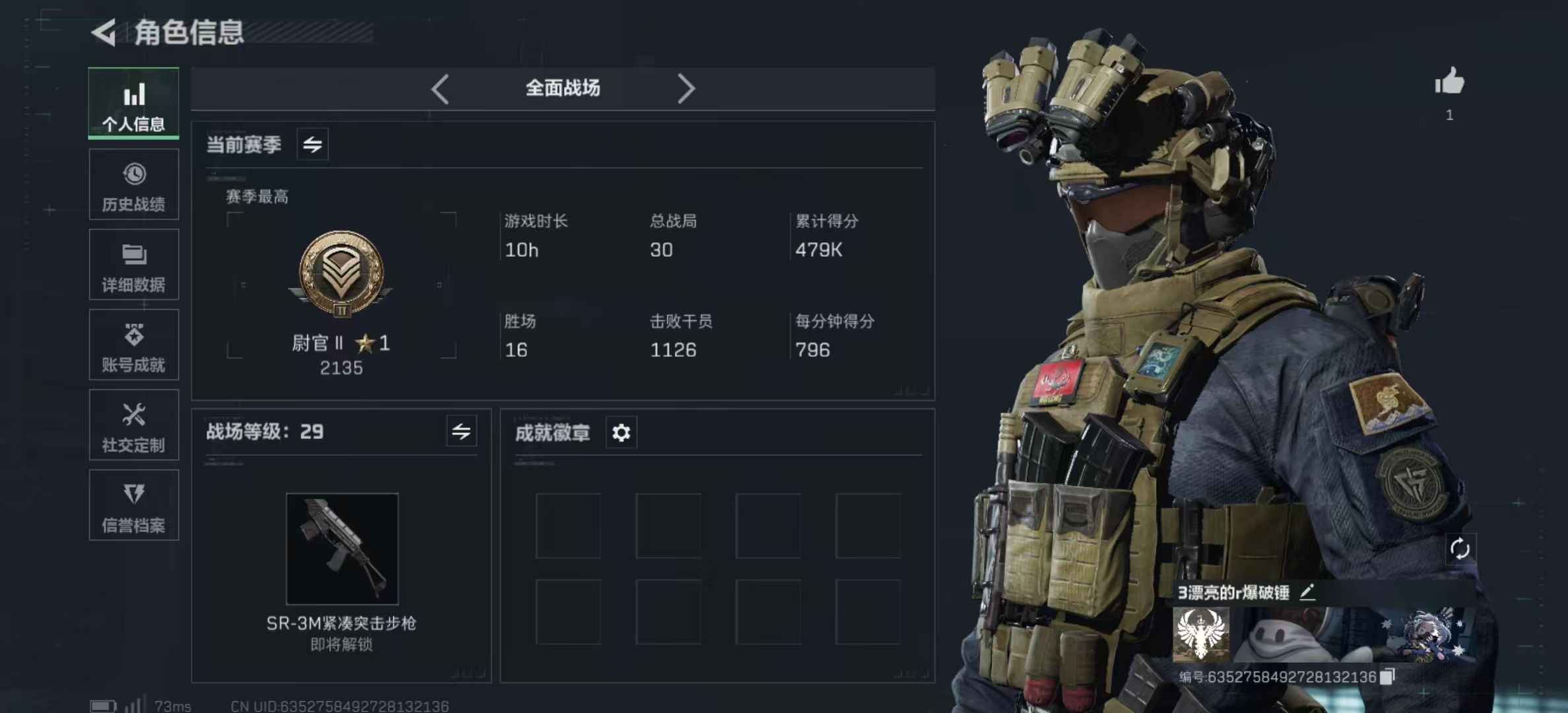1568x713 pixels.
Task: Rotate the character model with refresh icon
Action: point(1460,549)
